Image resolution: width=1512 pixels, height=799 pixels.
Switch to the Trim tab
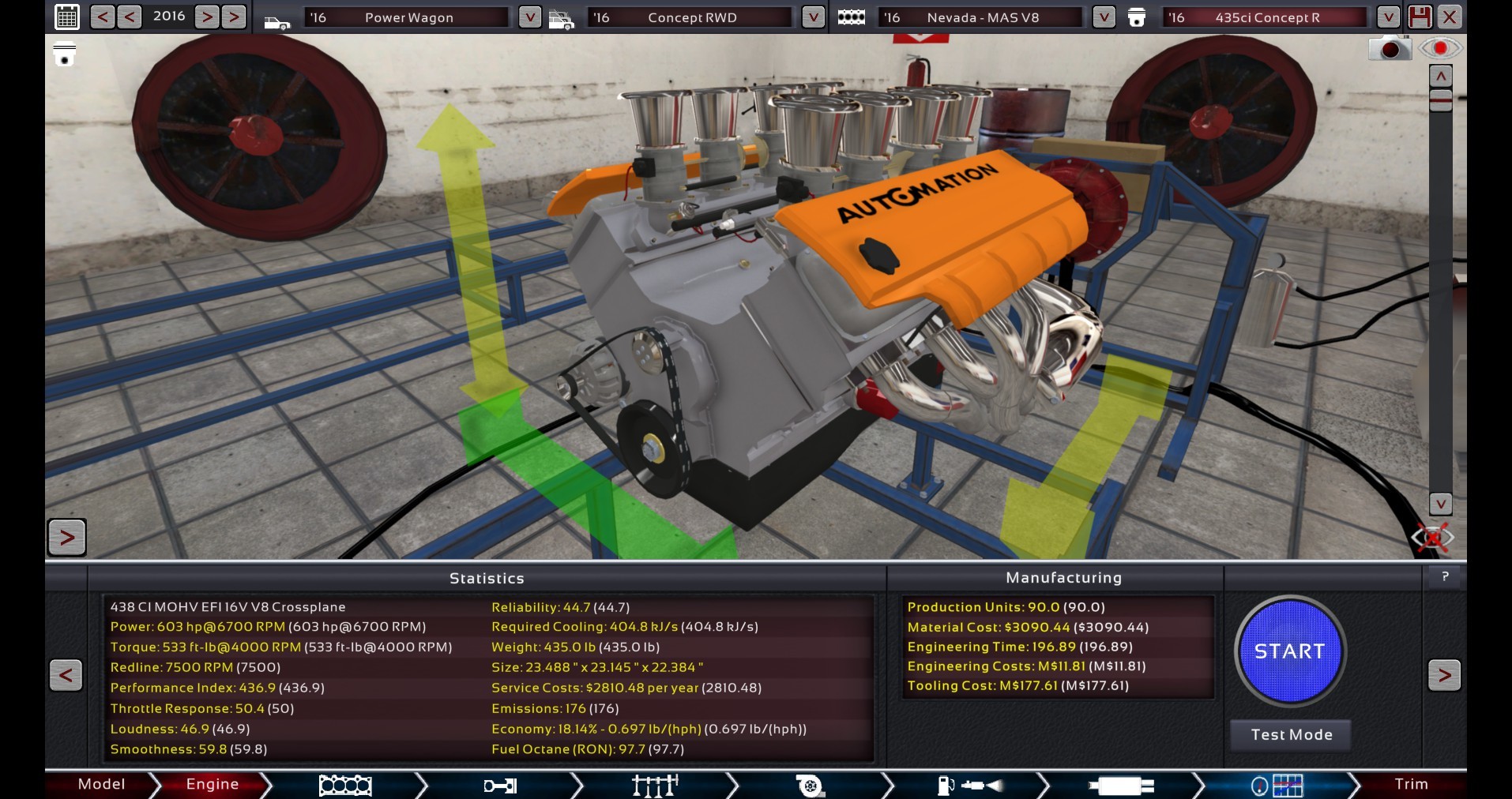1411,784
